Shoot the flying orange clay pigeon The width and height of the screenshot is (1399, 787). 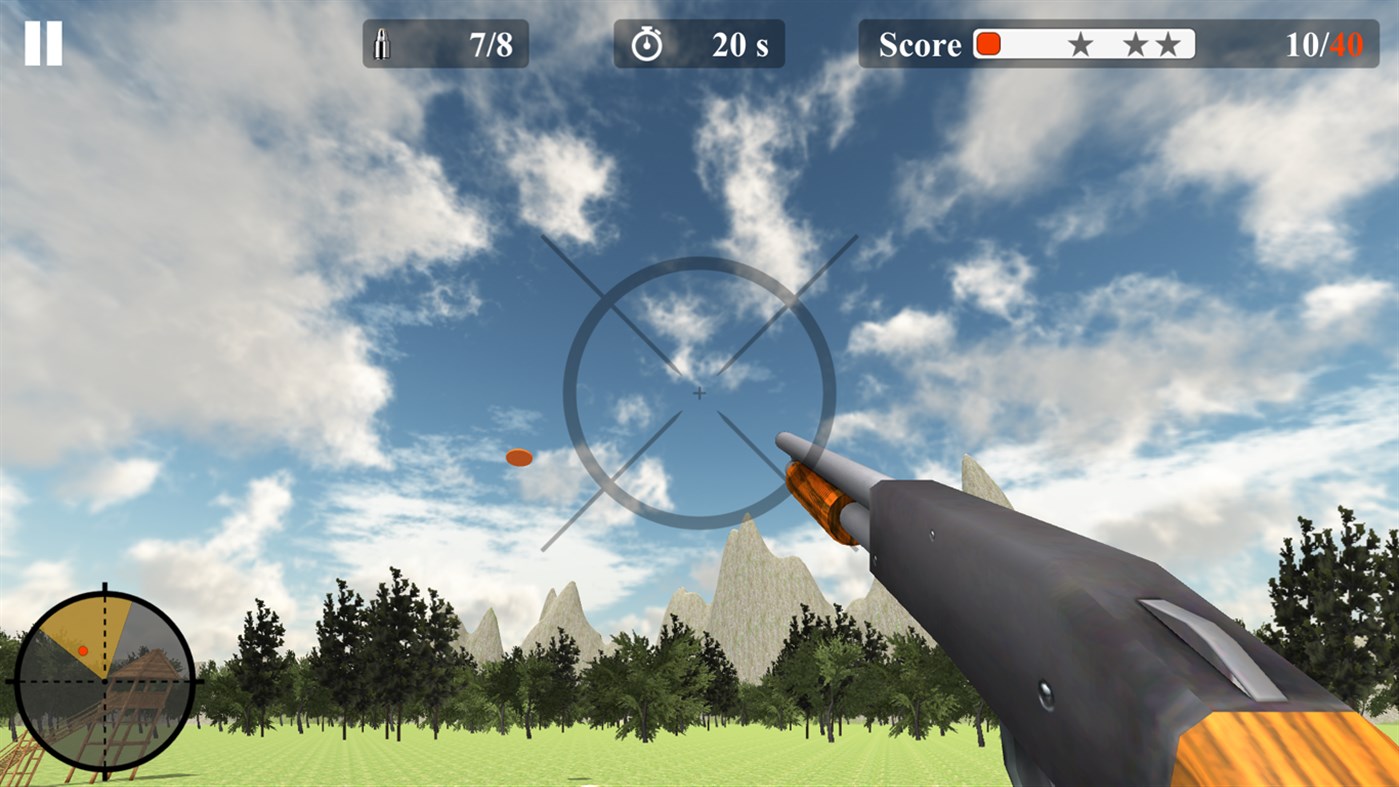click(x=519, y=457)
